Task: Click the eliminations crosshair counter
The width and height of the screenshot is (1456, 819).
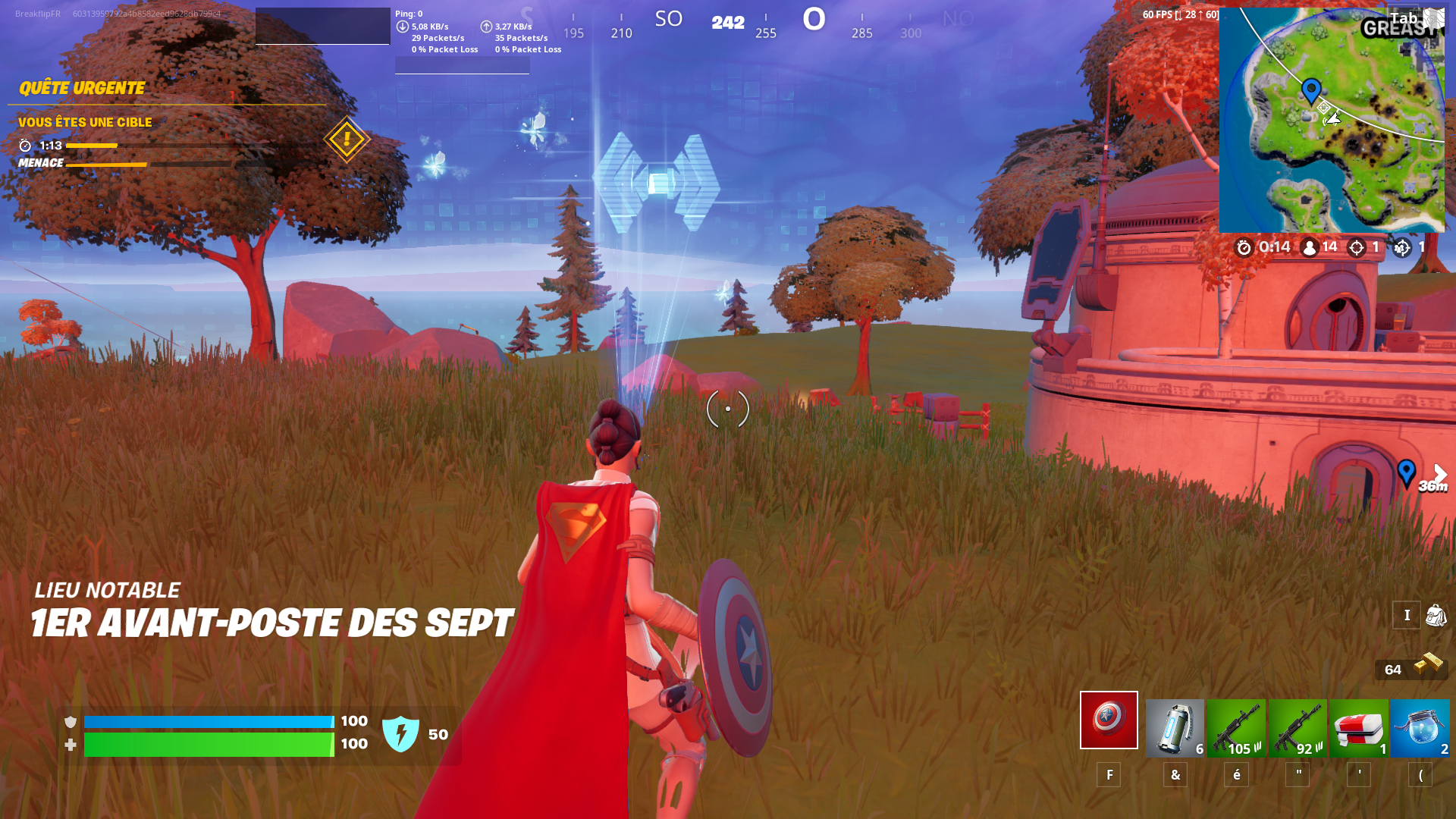Action: pyautogui.click(x=1356, y=247)
